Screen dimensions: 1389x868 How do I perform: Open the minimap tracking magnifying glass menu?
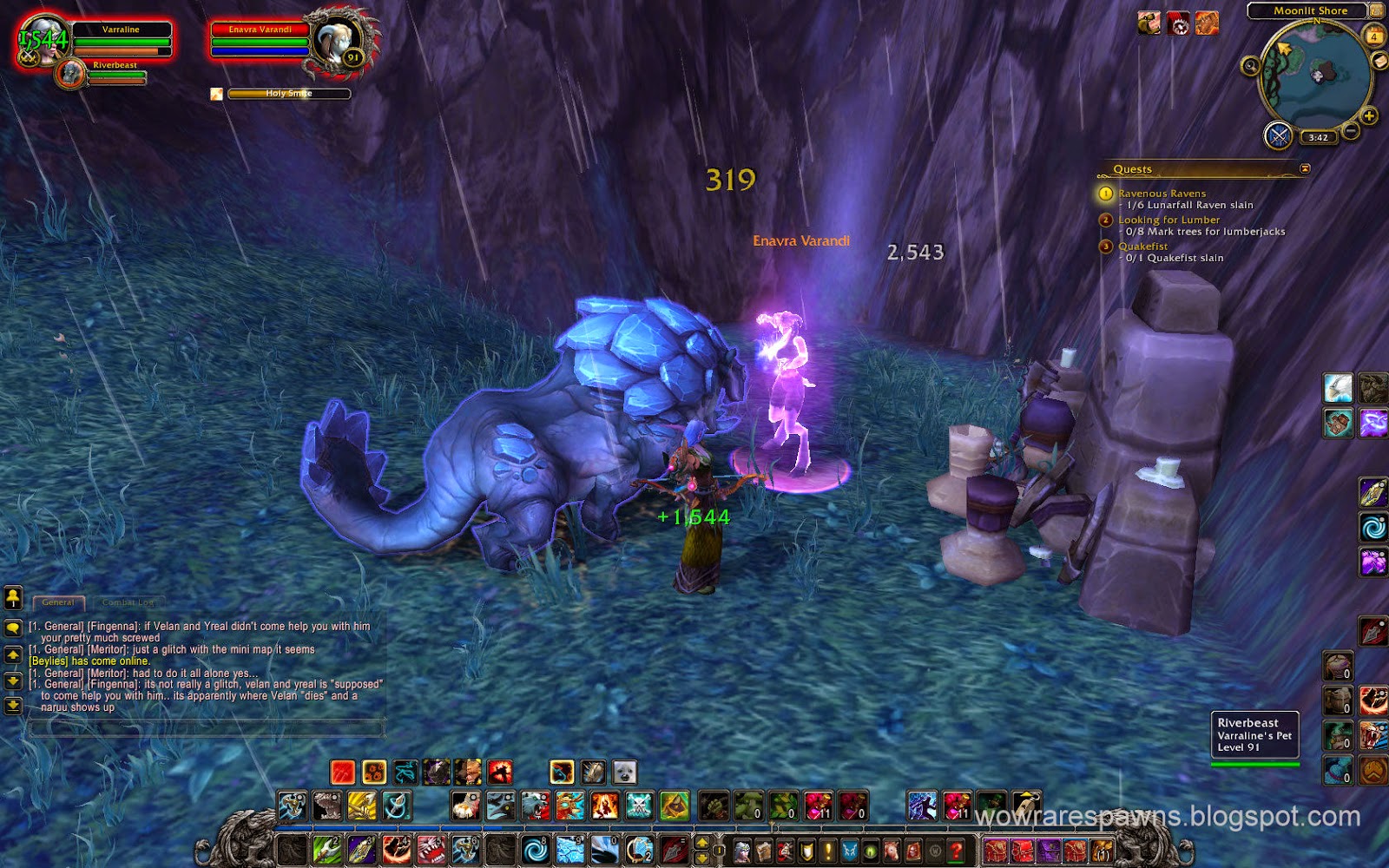pyautogui.click(x=1250, y=66)
